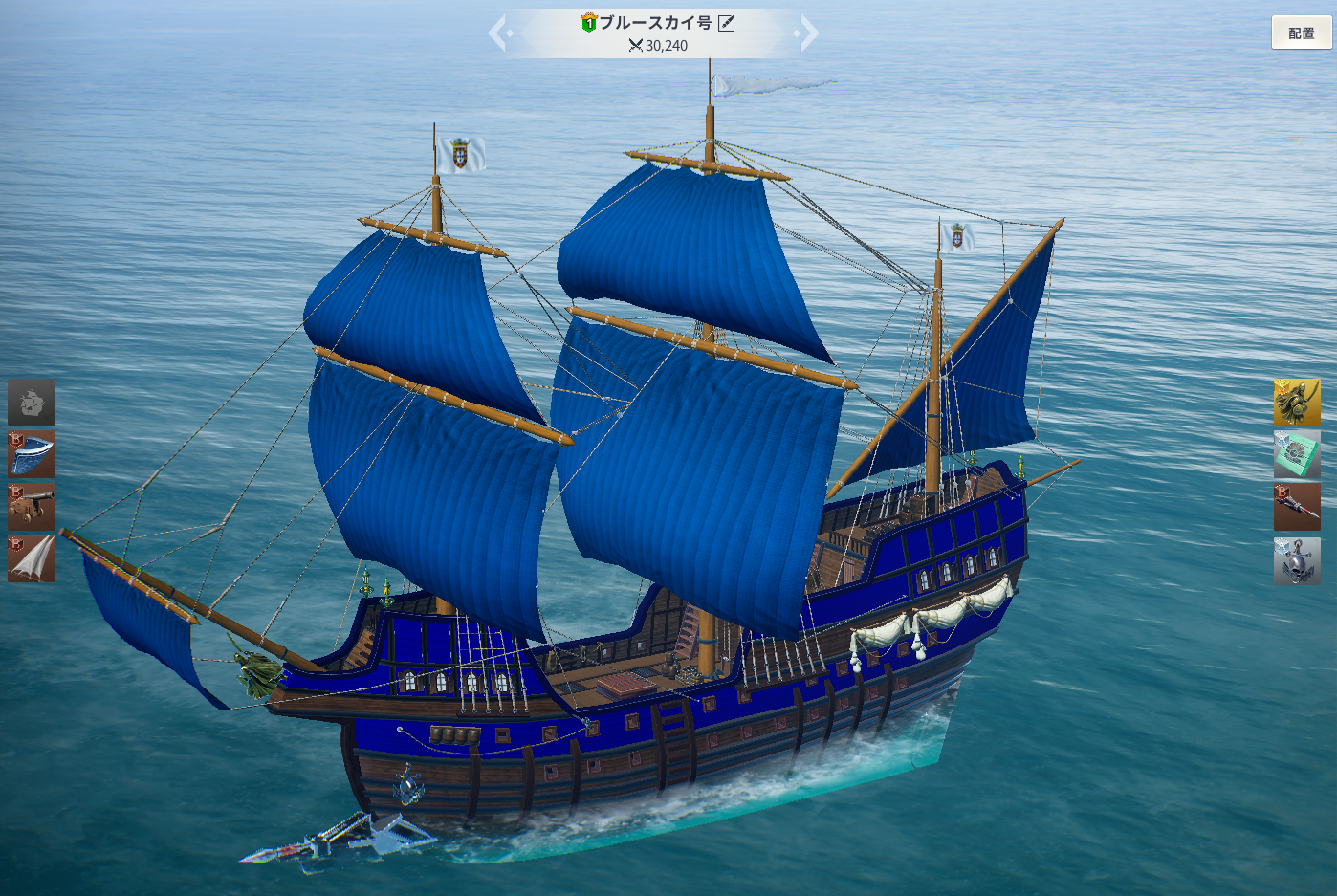This screenshot has width=1337, height=896.
Task: Select the green crest panel slot
Action: click(x=1297, y=454)
